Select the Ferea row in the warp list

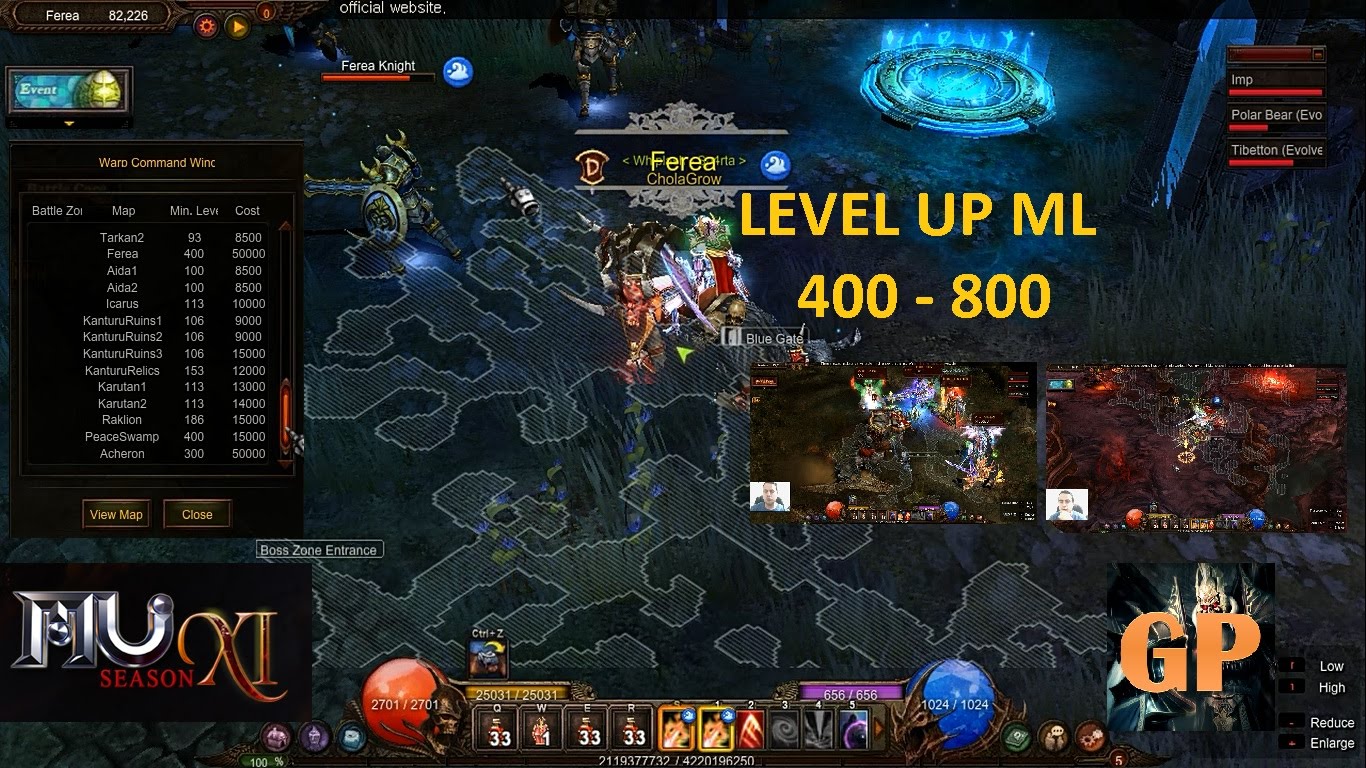pyautogui.click(x=122, y=253)
